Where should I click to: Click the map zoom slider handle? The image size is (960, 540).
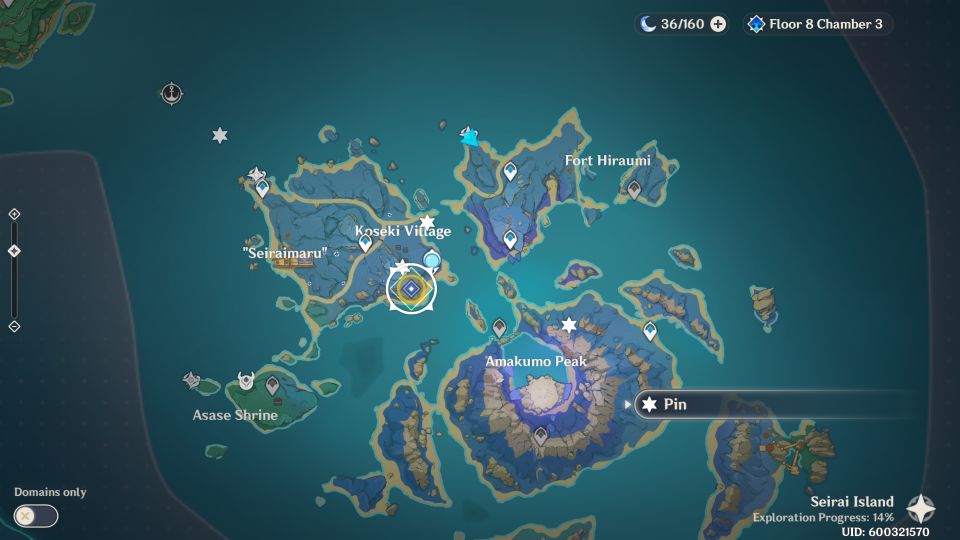[14, 251]
